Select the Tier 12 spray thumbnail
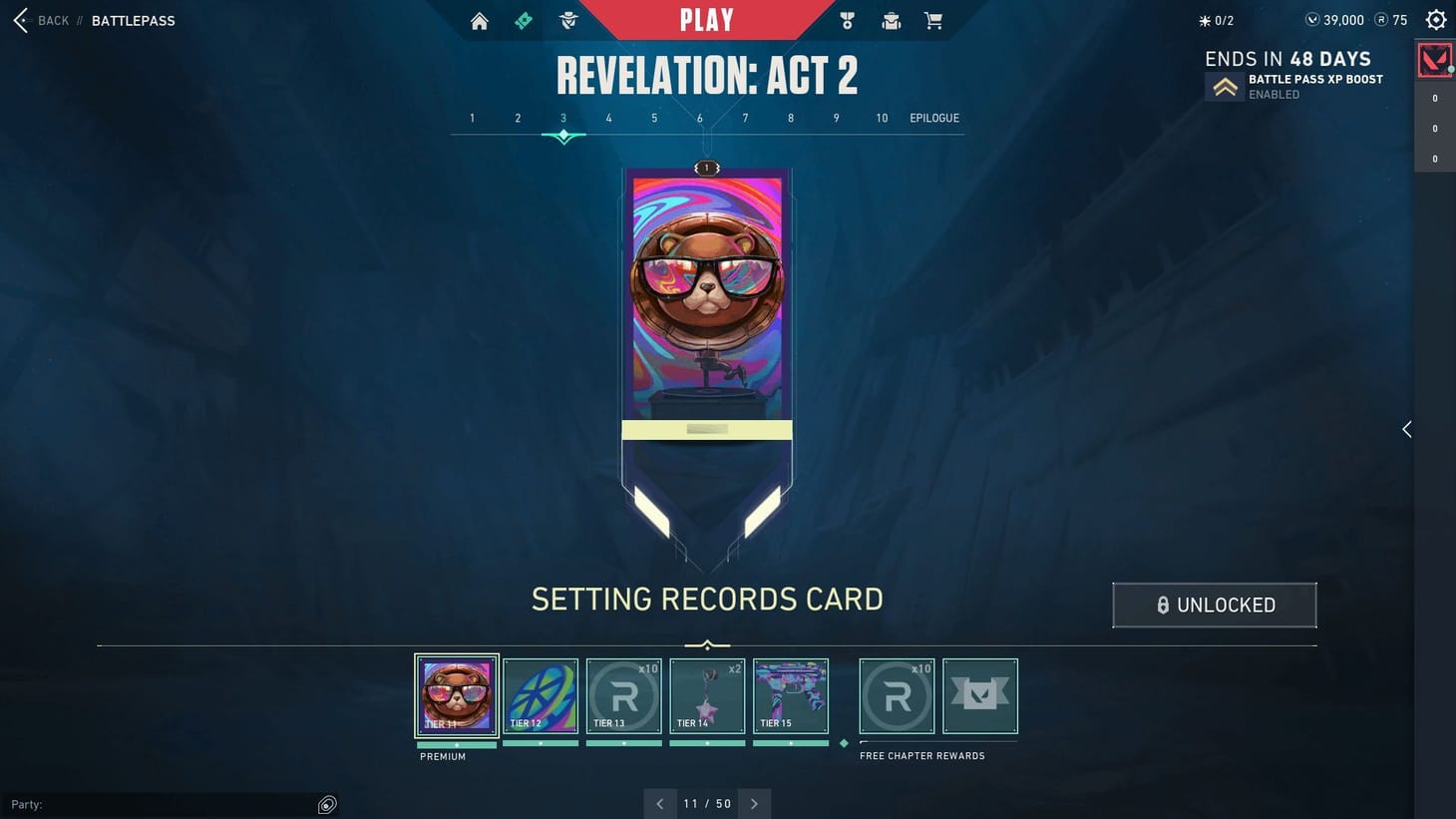The height and width of the screenshot is (819, 1456). [x=541, y=695]
